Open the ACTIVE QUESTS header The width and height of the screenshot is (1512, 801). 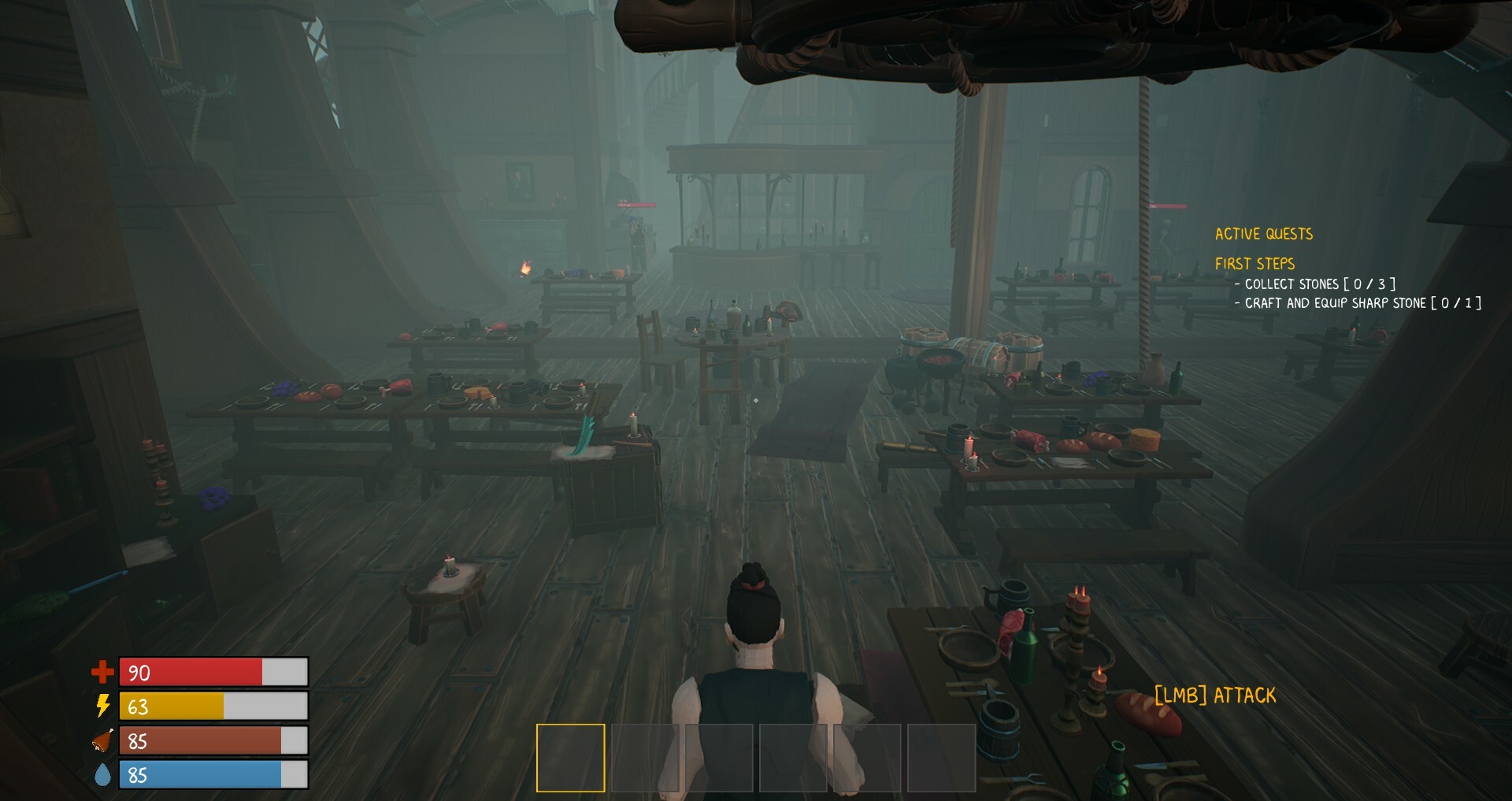(x=1264, y=233)
